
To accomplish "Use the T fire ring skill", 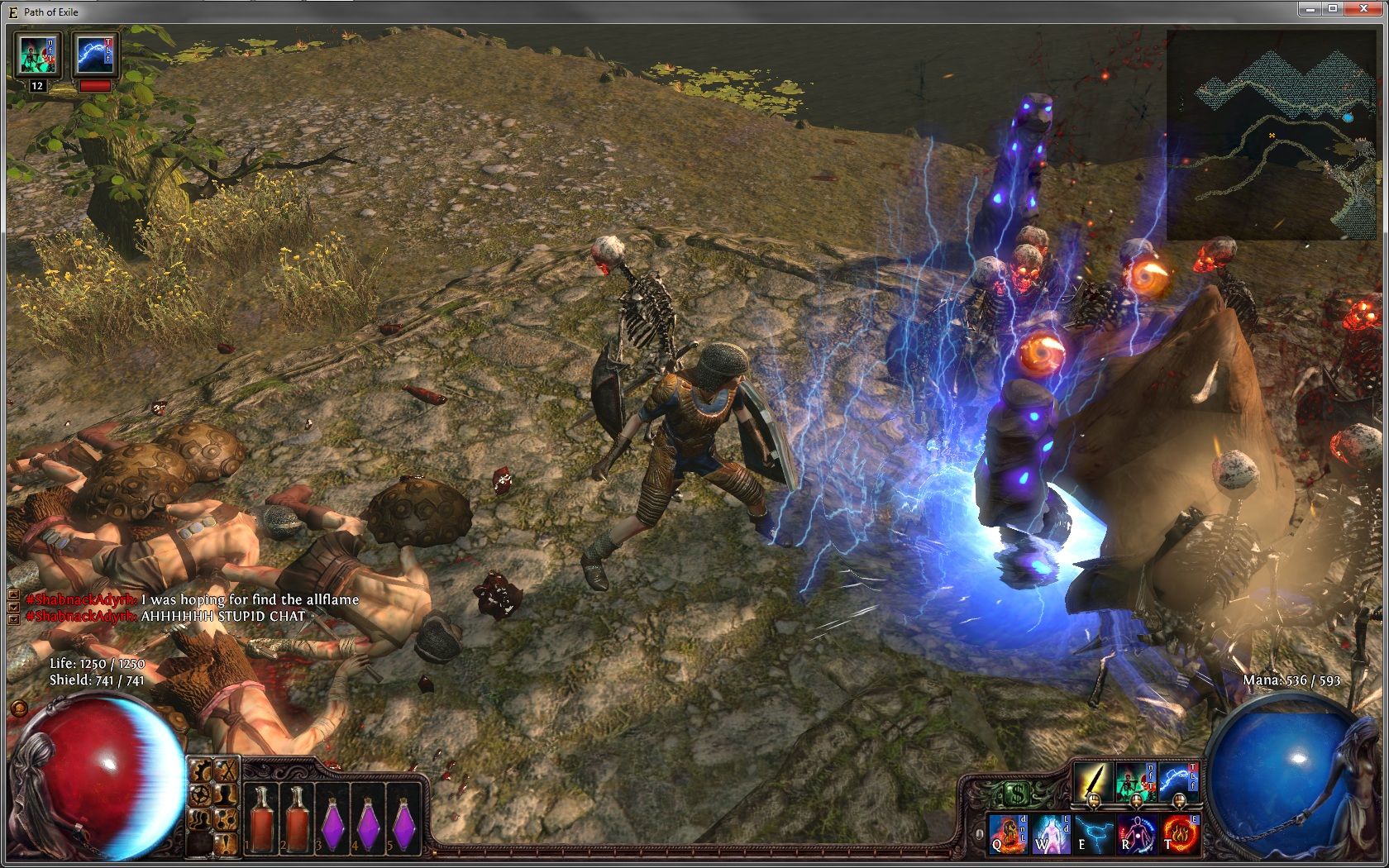I will coord(1181,833).
